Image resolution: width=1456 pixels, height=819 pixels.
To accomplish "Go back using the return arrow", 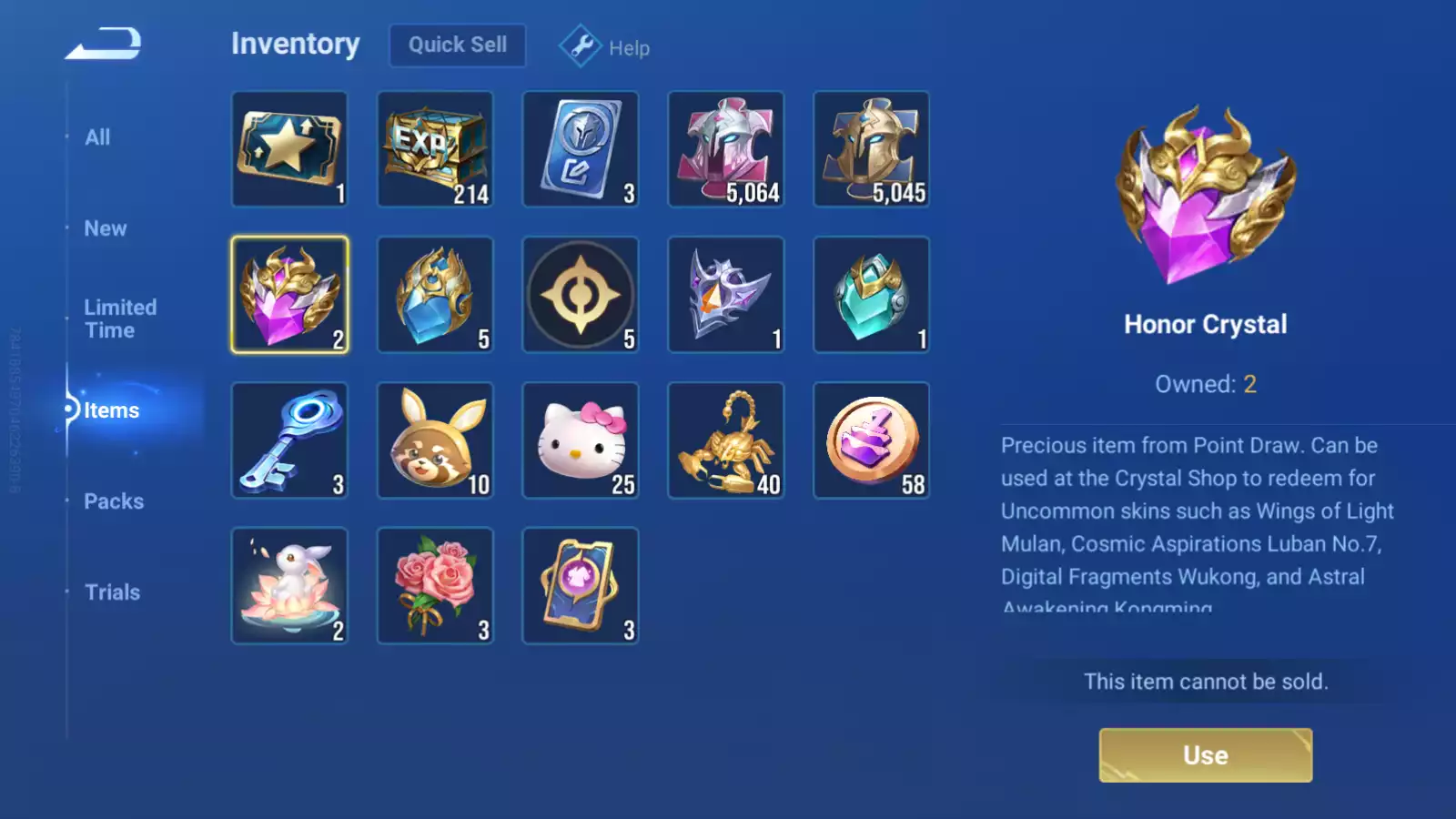I will click(103, 44).
